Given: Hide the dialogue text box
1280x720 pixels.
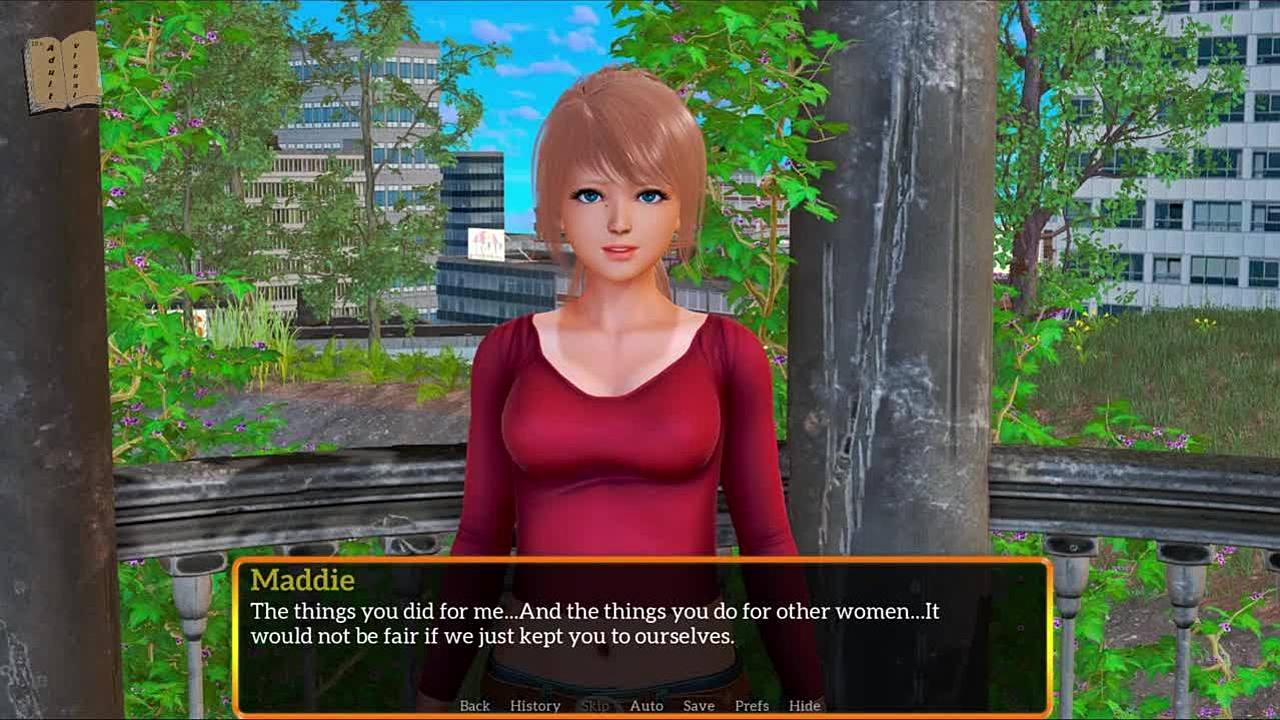Looking at the screenshot, I should (x=804, y=706).
